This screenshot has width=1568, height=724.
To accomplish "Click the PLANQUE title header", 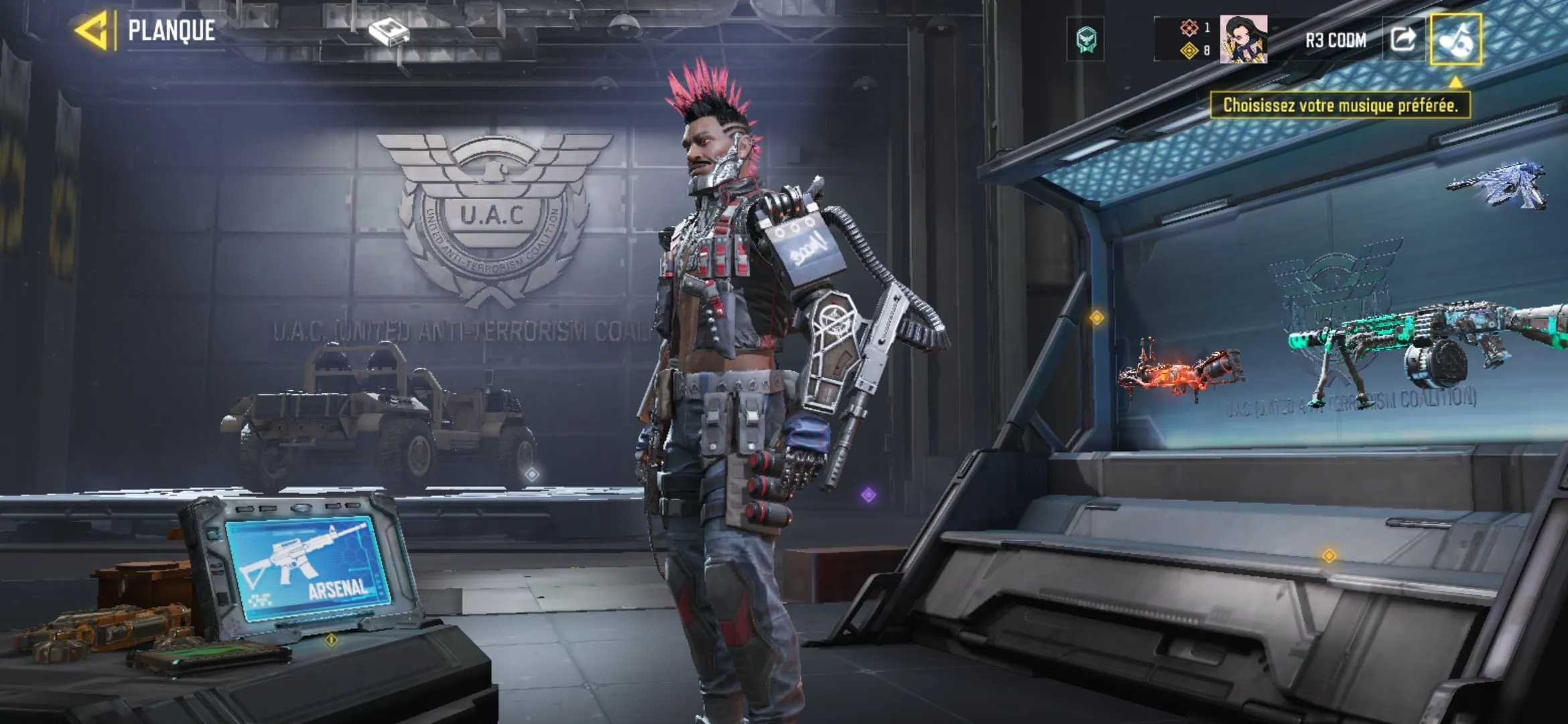I will coord(172,29).
